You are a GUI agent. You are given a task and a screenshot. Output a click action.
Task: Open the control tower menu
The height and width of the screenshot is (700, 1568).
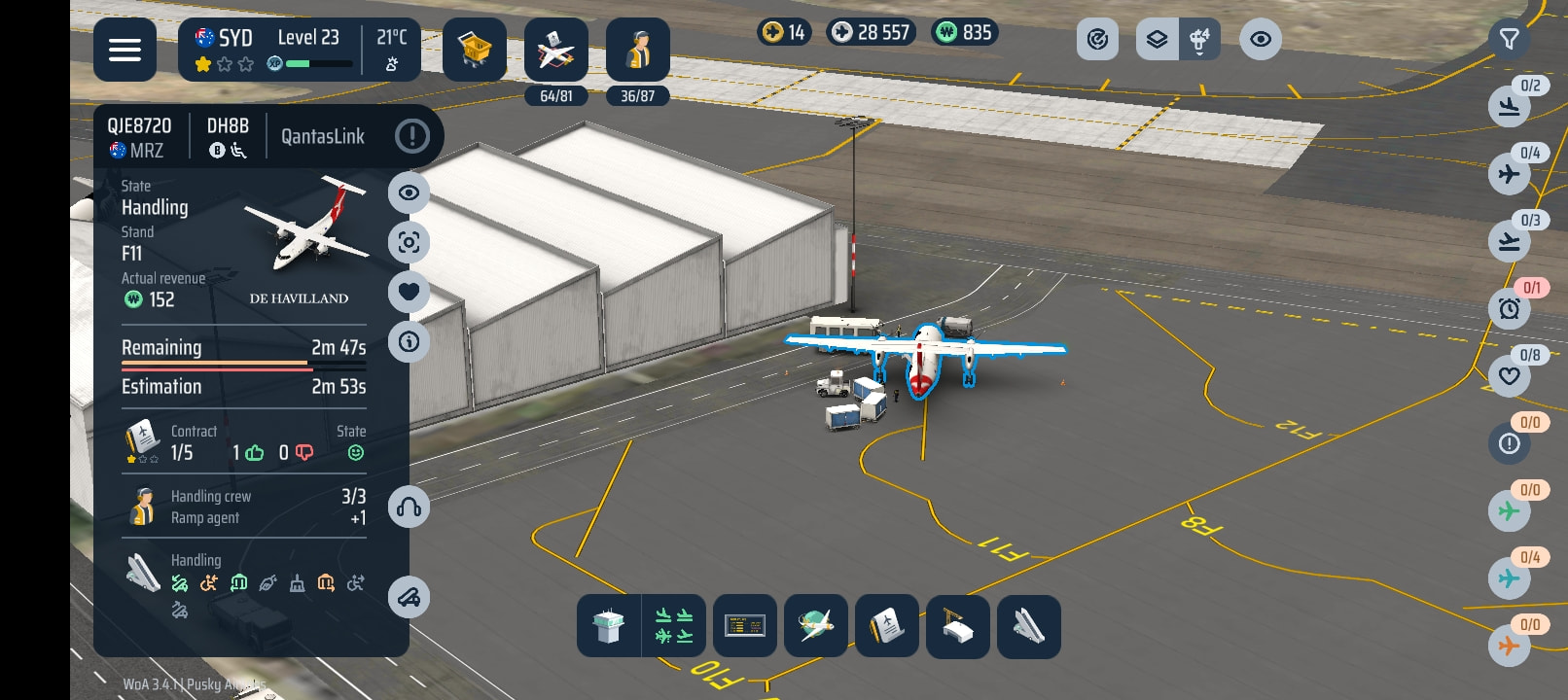[x=609, y=627]
